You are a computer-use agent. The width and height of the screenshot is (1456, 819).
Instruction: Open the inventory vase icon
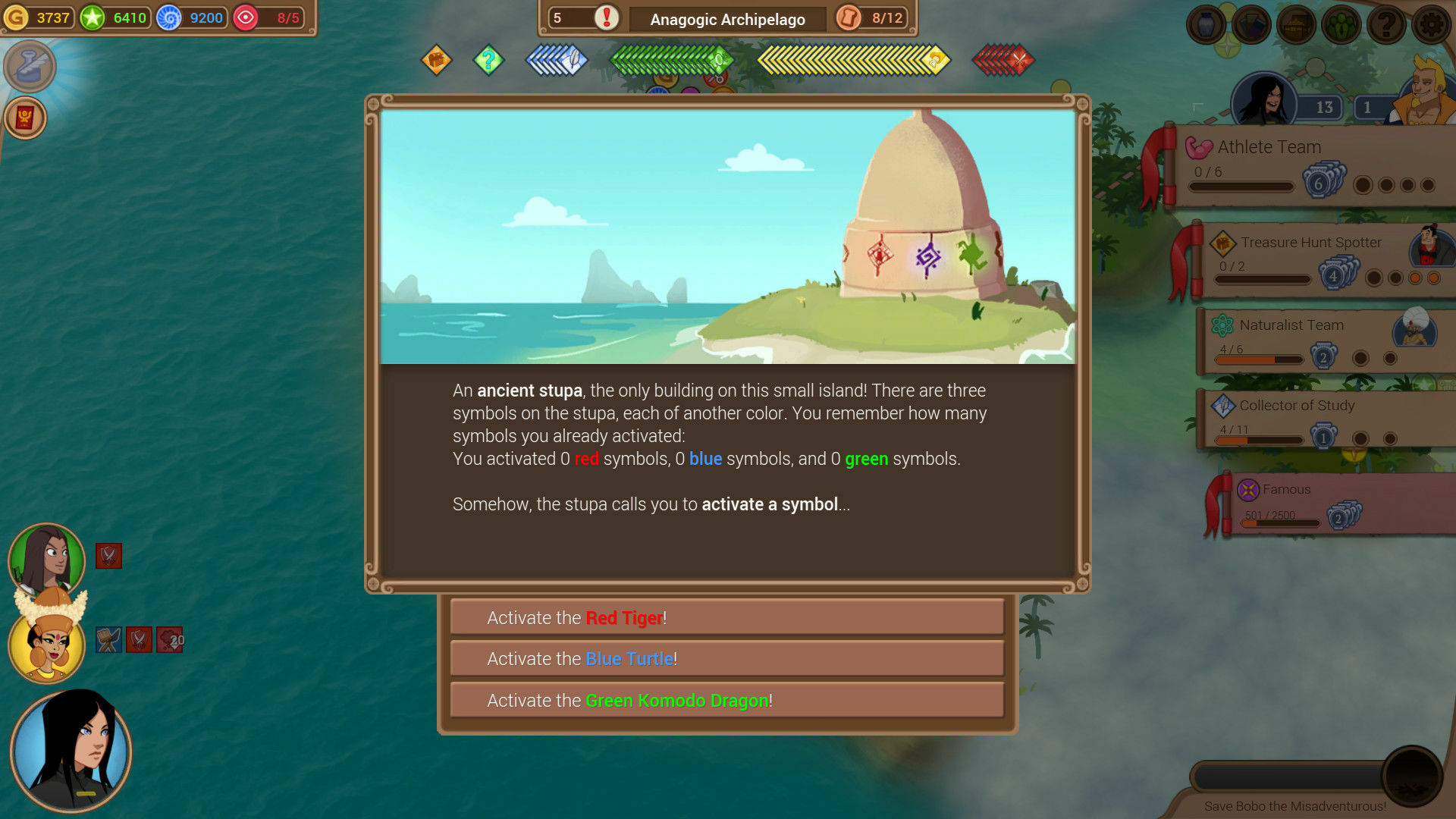tap(1205, 24)
